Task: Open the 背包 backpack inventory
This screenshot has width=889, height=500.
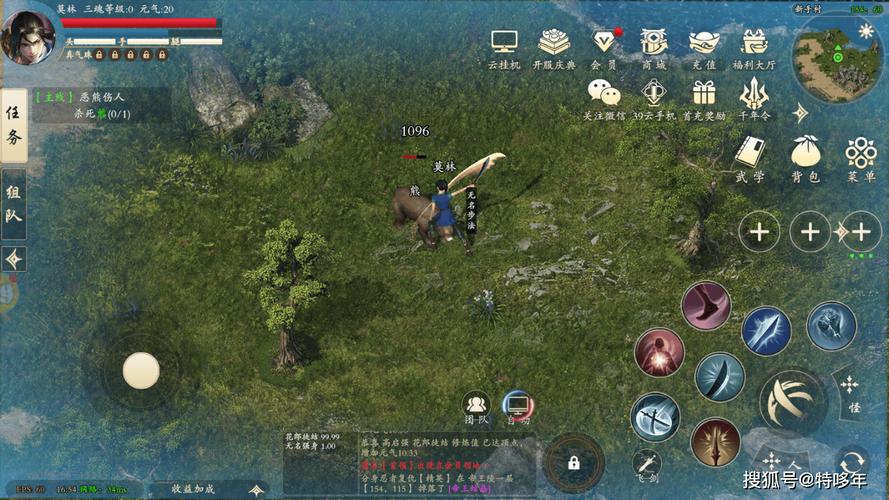Action: (x=805, y=156)
